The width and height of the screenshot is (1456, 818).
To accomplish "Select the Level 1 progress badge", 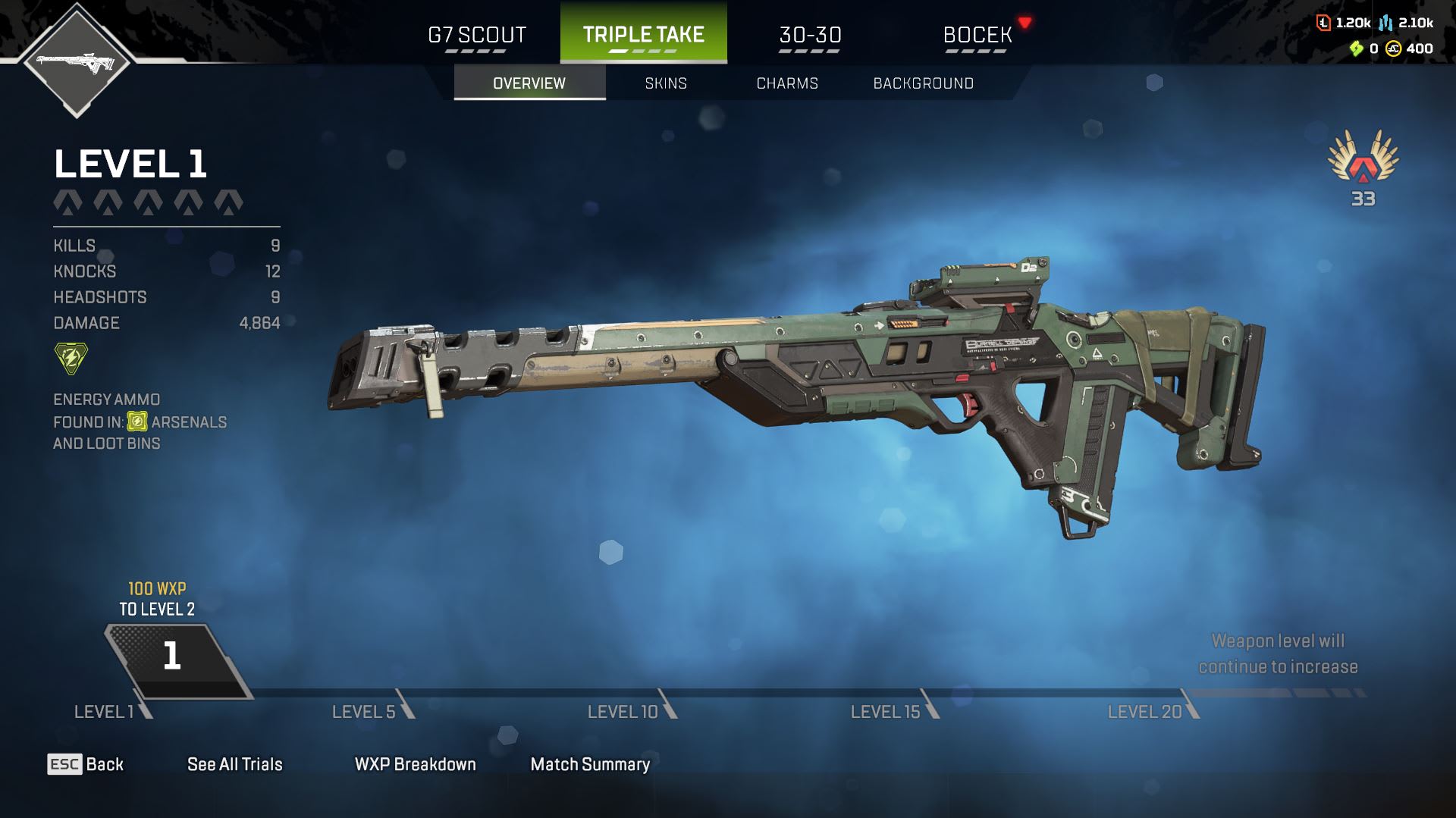I will tap(173, 658).
